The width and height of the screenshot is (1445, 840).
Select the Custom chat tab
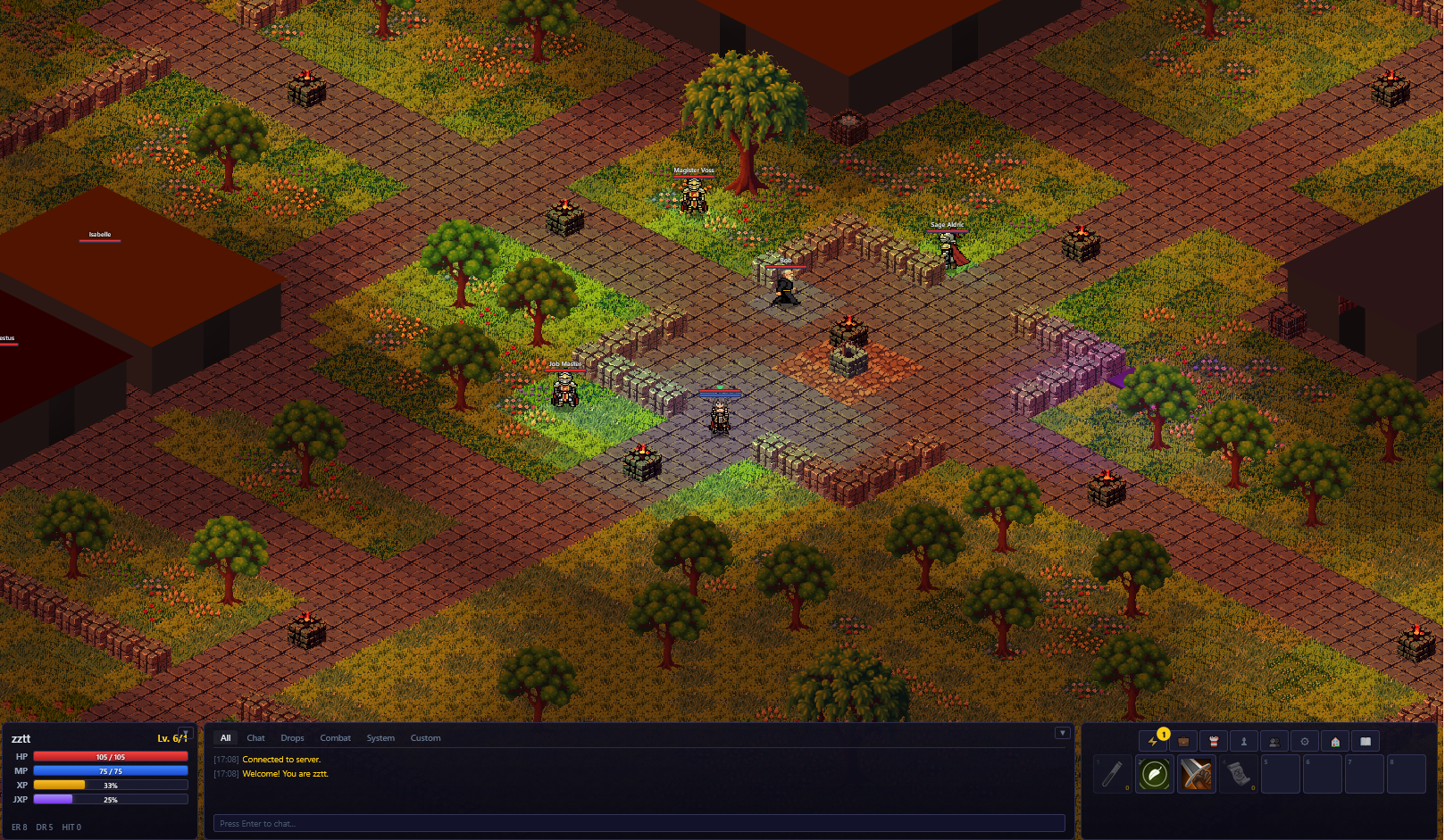tap(425, 738)
